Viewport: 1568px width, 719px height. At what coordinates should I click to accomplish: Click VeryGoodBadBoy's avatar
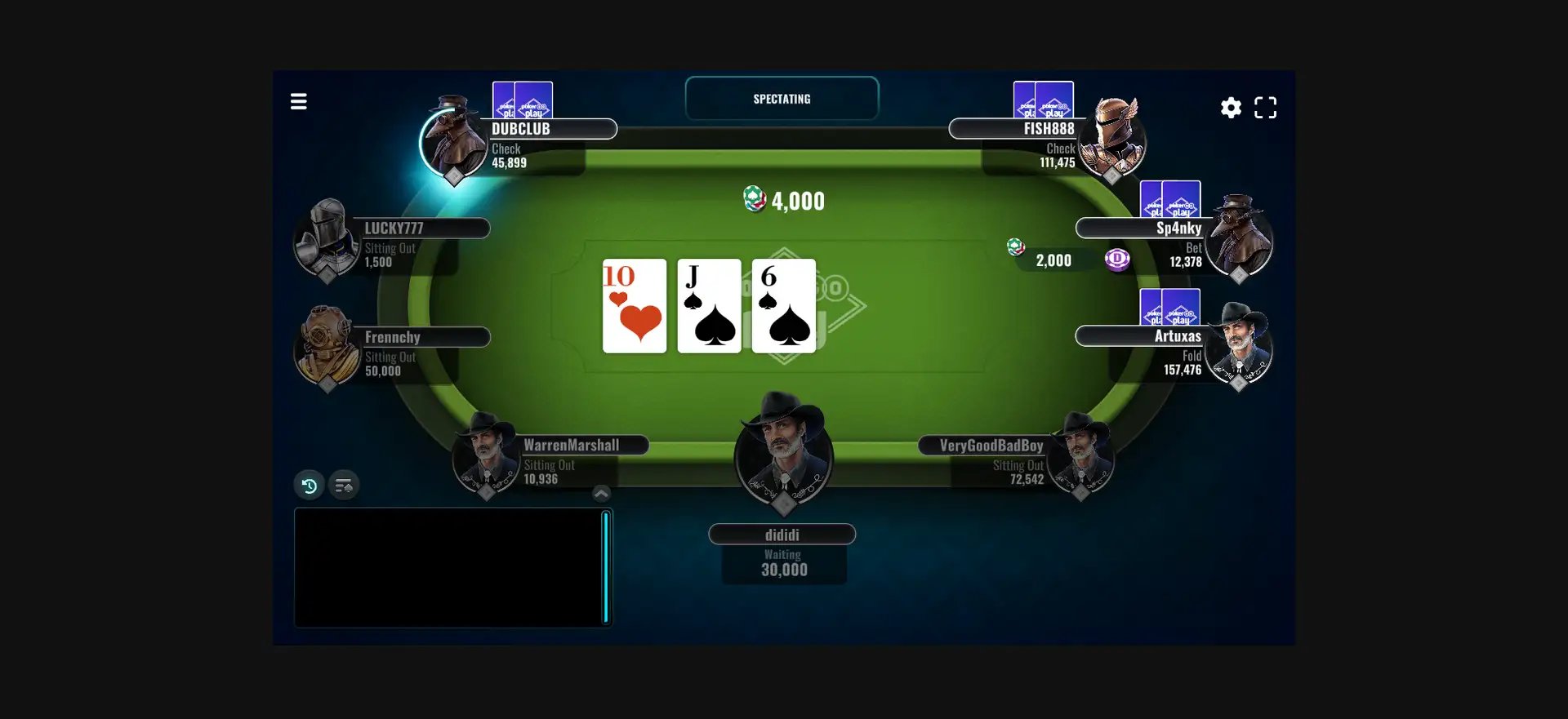pos(1080,455)
